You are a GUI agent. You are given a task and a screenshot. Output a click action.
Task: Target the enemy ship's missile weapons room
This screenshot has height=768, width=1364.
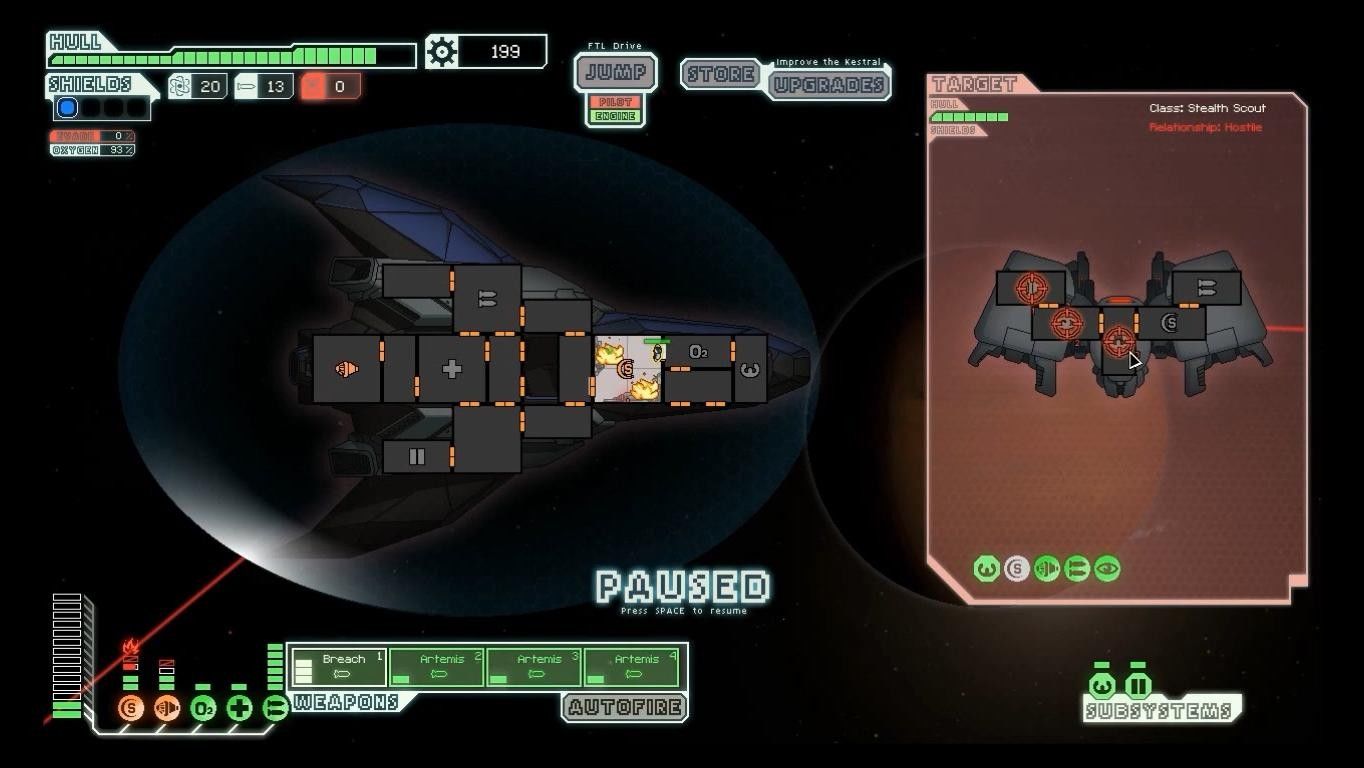point(1206,288)
